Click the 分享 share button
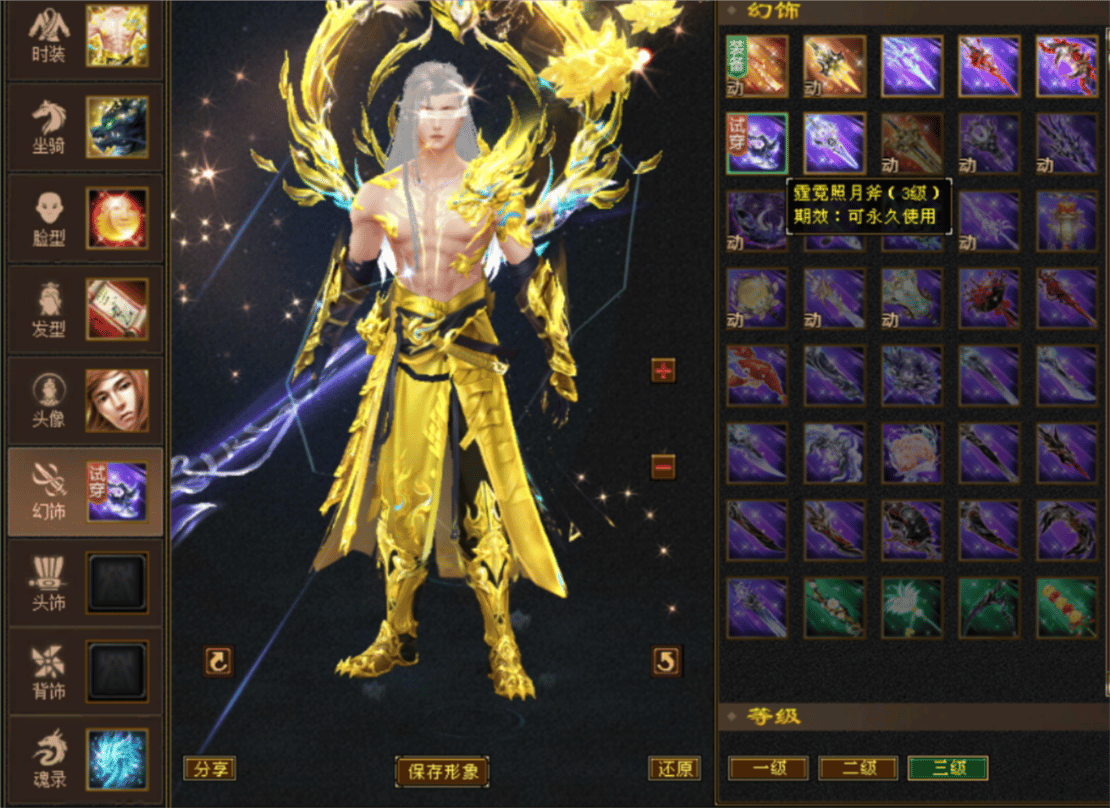The image size is (1110, 808). click(209, 768)
